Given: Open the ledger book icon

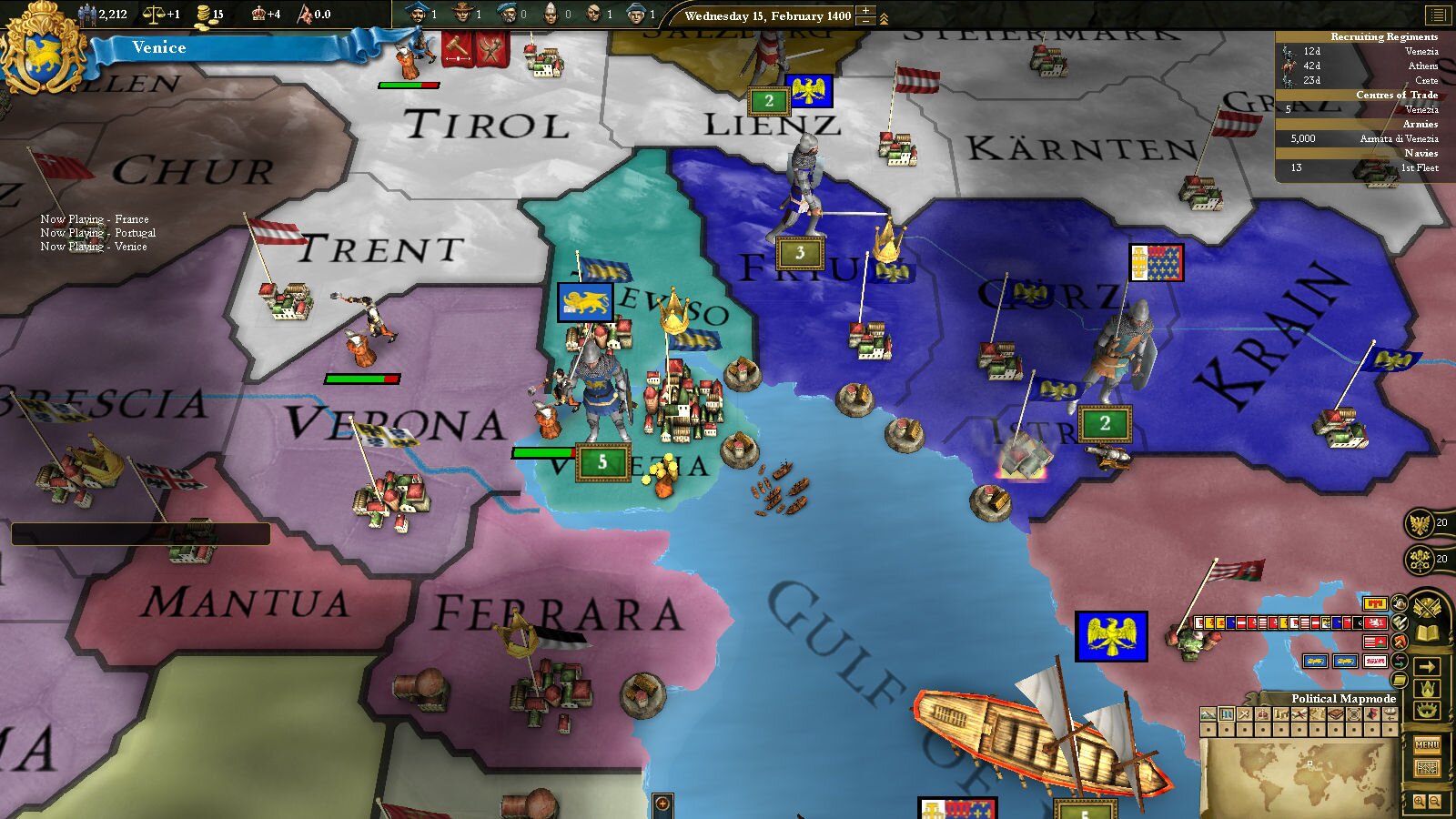Looking at the screenshot, I should pyautogui.click(x=1427, y=632).
